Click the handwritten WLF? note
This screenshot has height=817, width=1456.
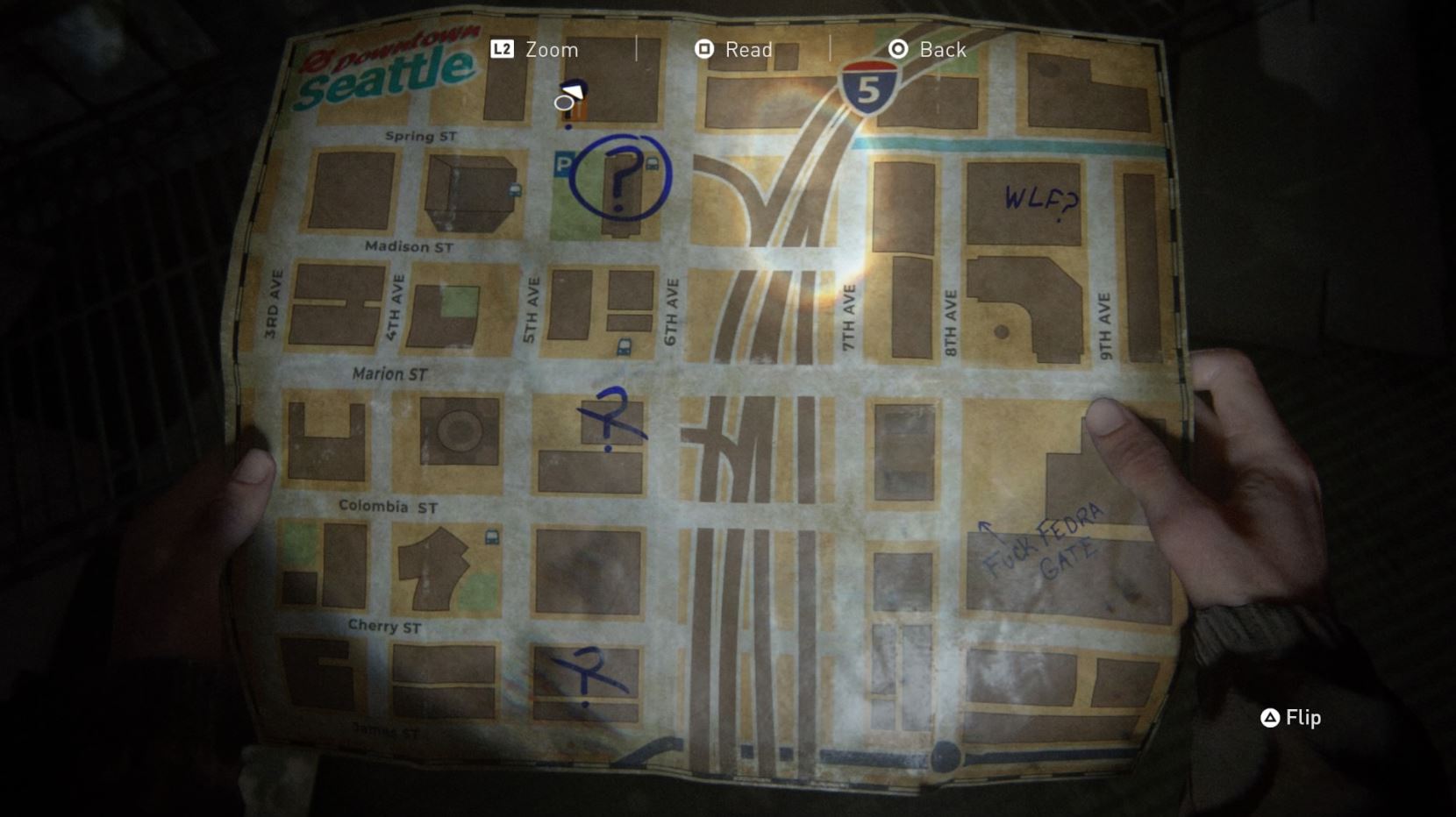pyautogui.click(x=1039, y=200)
